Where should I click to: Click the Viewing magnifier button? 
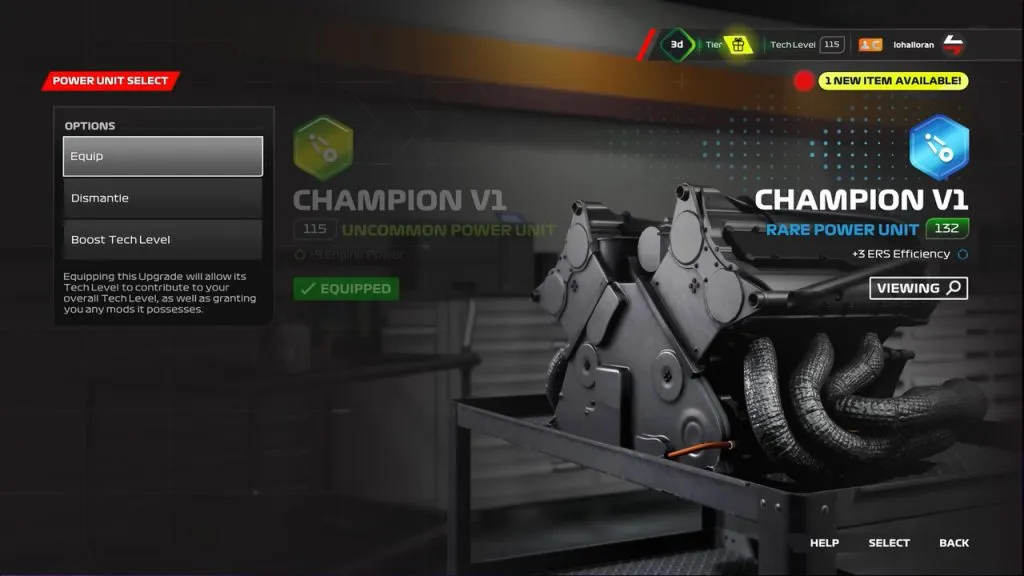click(x=918, y=288)
